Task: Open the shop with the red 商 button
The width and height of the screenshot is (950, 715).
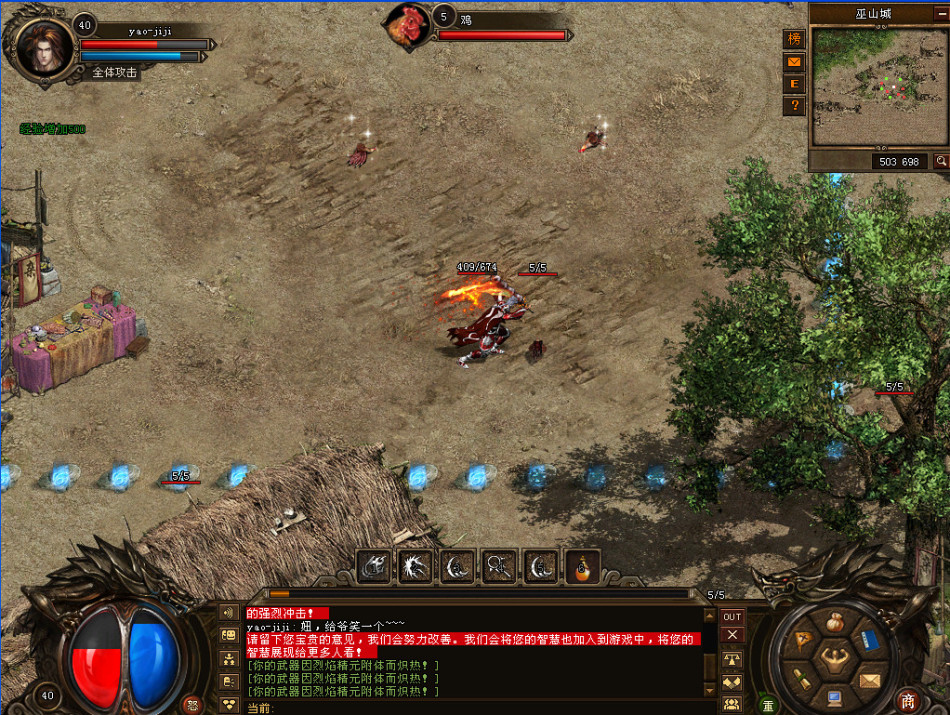Action: tap(907, 700)
